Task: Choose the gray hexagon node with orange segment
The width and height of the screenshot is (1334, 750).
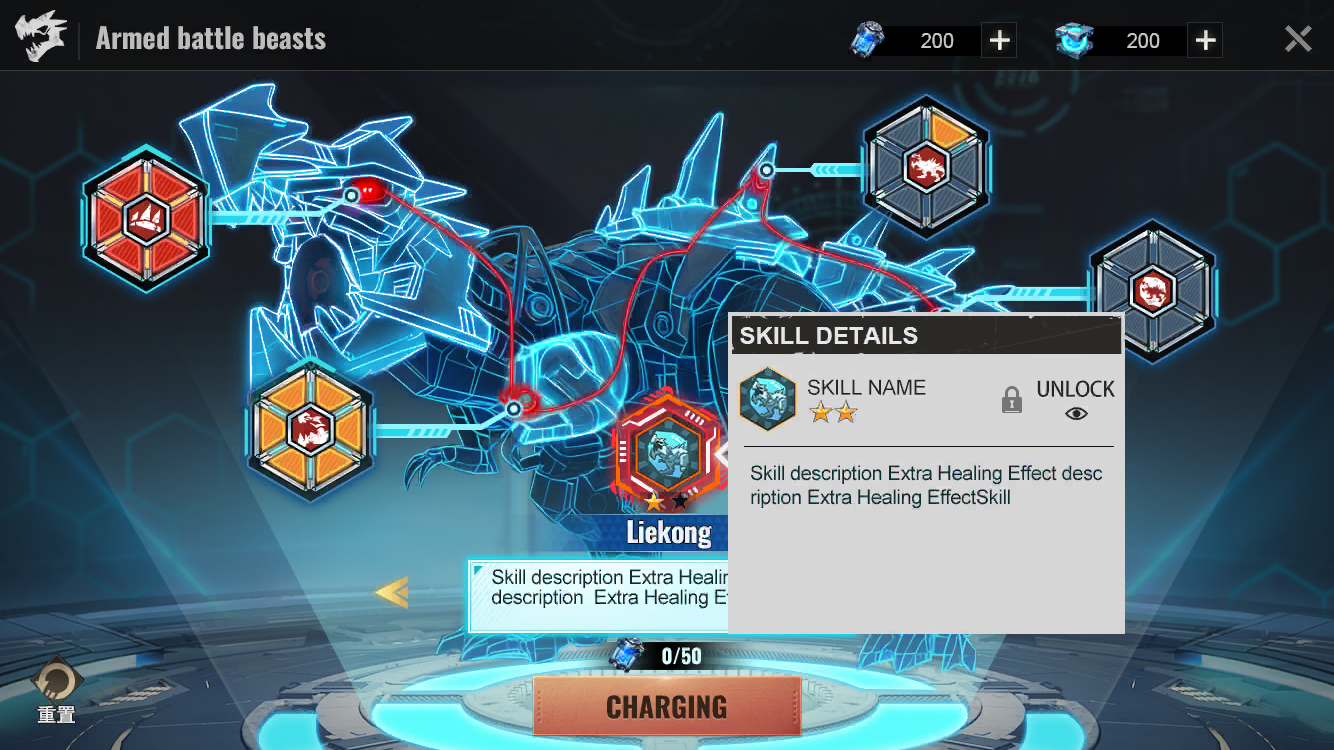Action: (x=925, y=167)
